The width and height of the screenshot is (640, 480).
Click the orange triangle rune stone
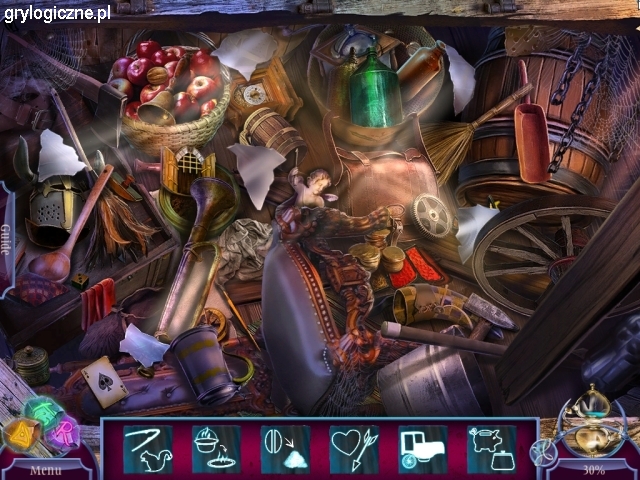click(21, 433)
